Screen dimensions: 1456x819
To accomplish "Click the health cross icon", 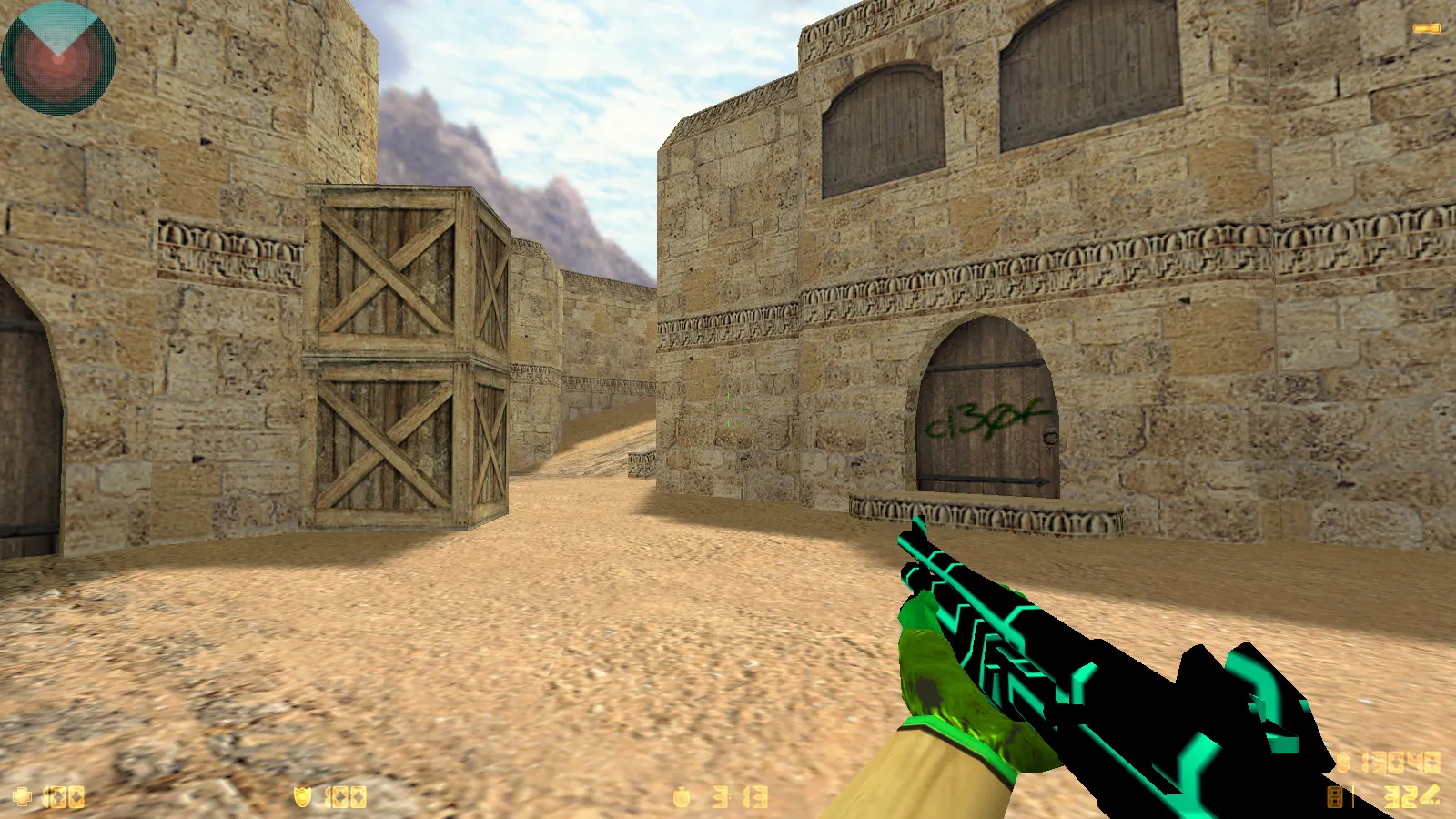I will click(23, 794).
